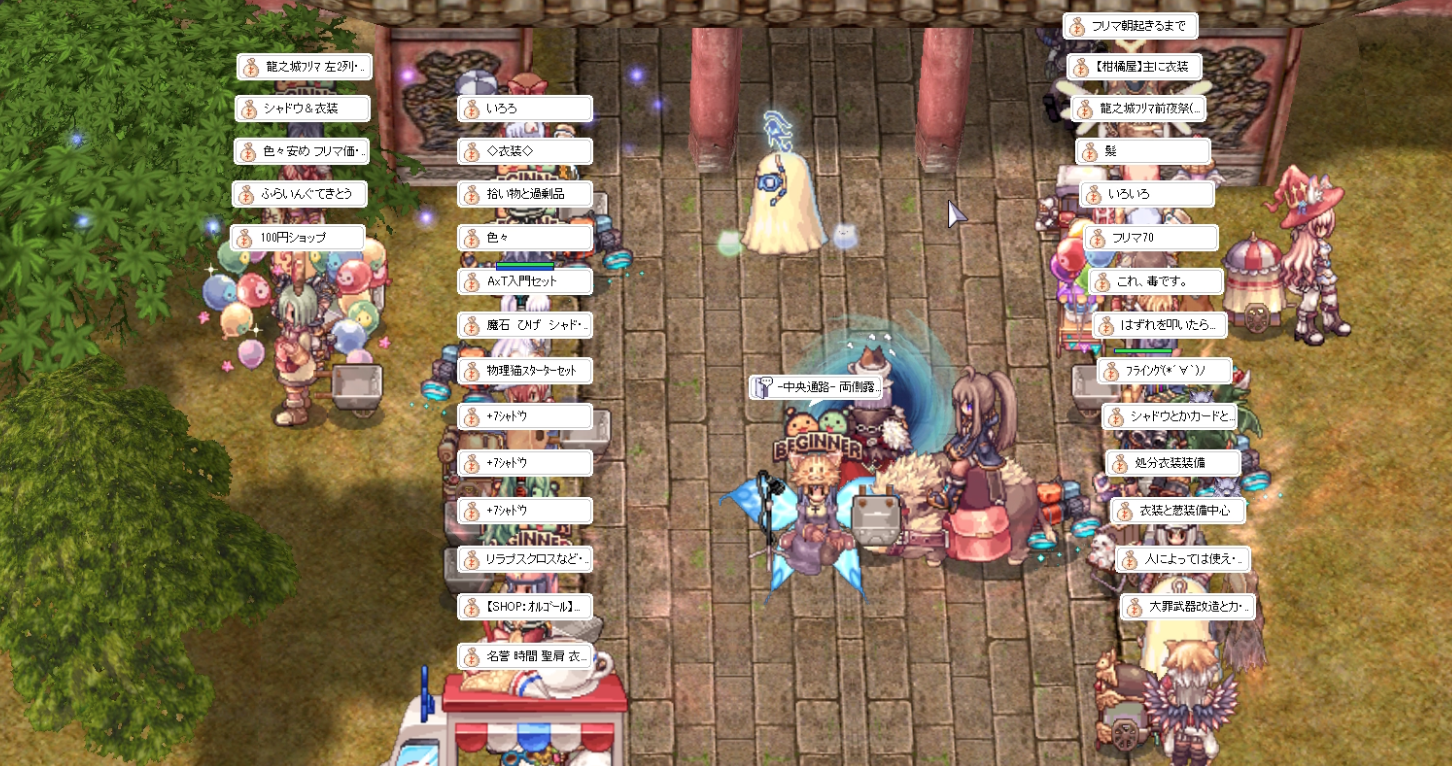This screenshot has height=766, width=1452.
Task: Open the 衣装と葱装備中心 shop sign
Action: coord(1177,511)
